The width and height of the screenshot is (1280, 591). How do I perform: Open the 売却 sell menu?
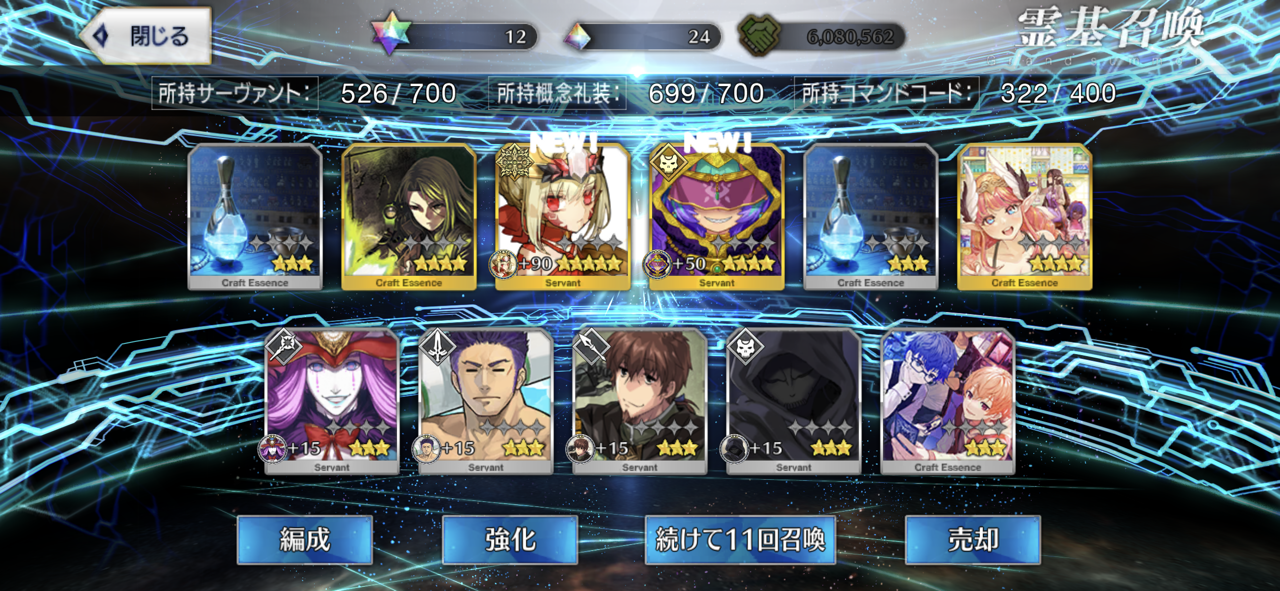[x=972, y=540]
